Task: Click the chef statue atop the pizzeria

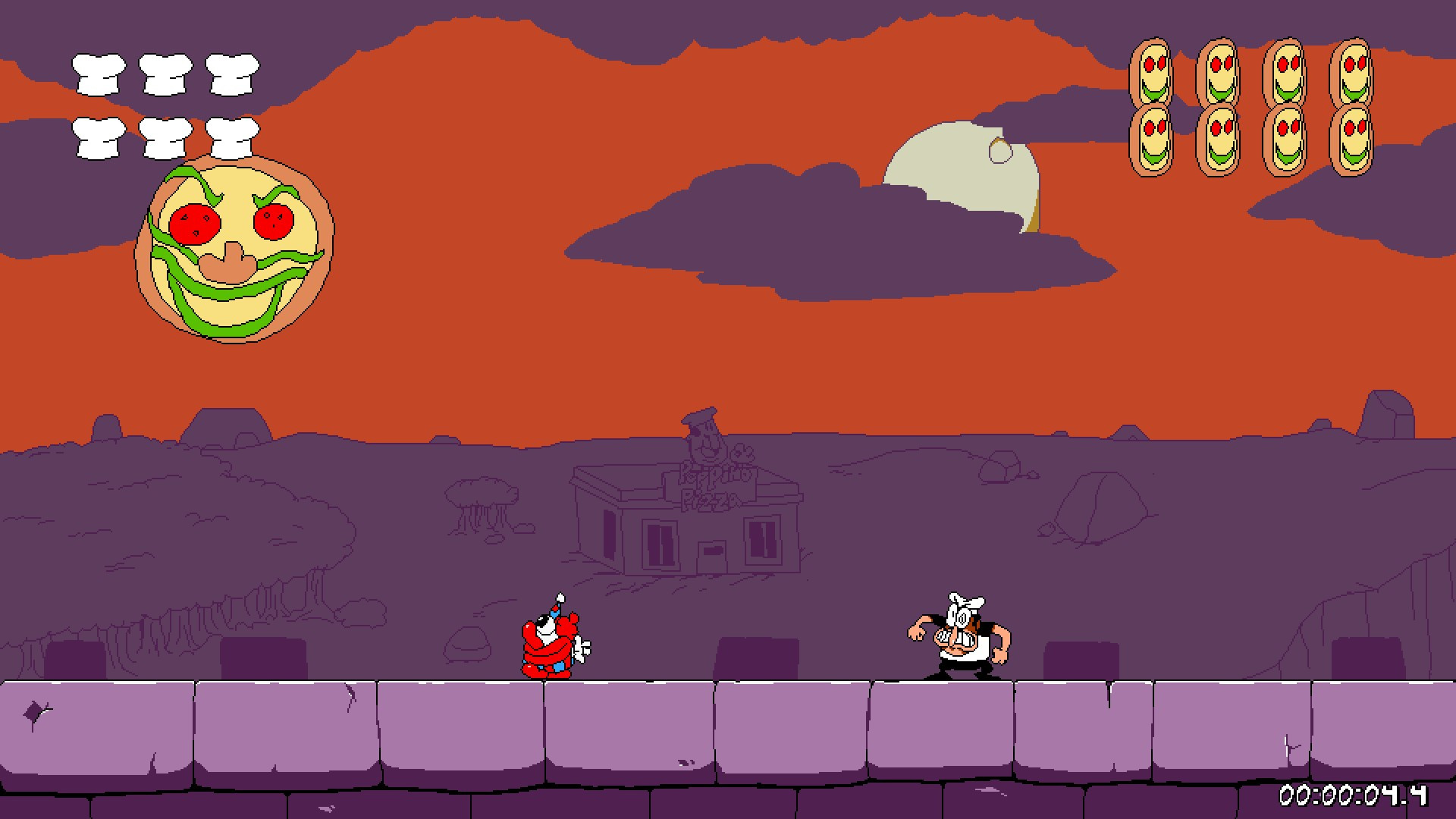Action: (x=705, y=432)
